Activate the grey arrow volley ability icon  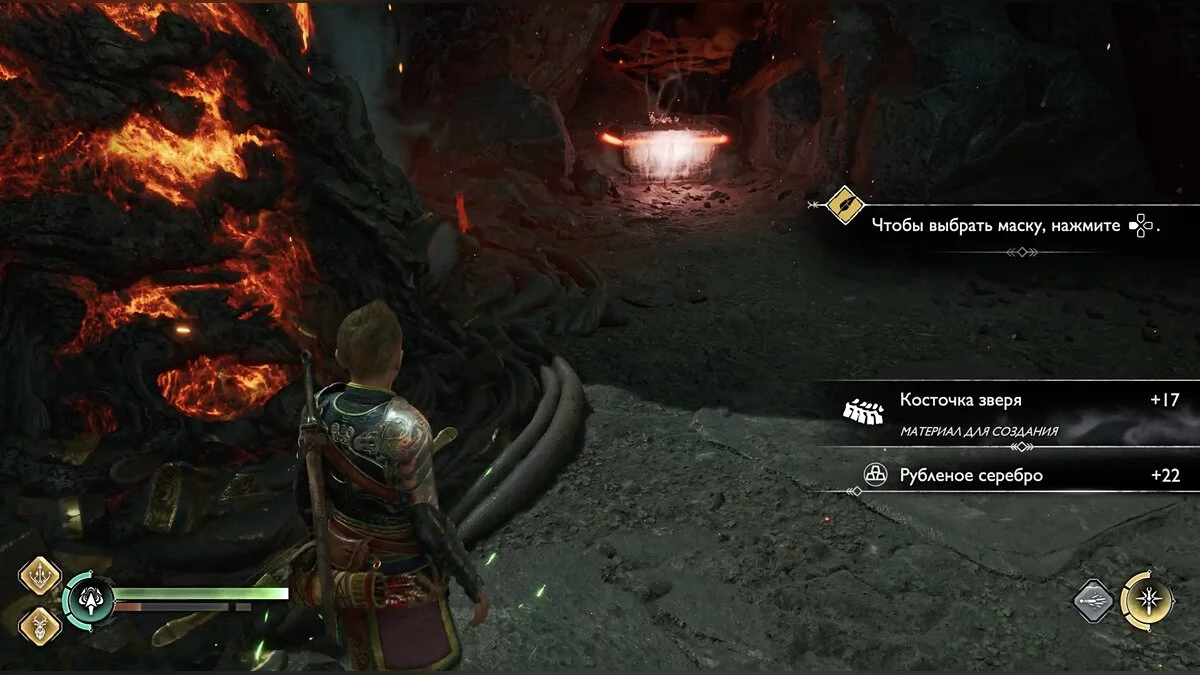(x=1095, y=601)
